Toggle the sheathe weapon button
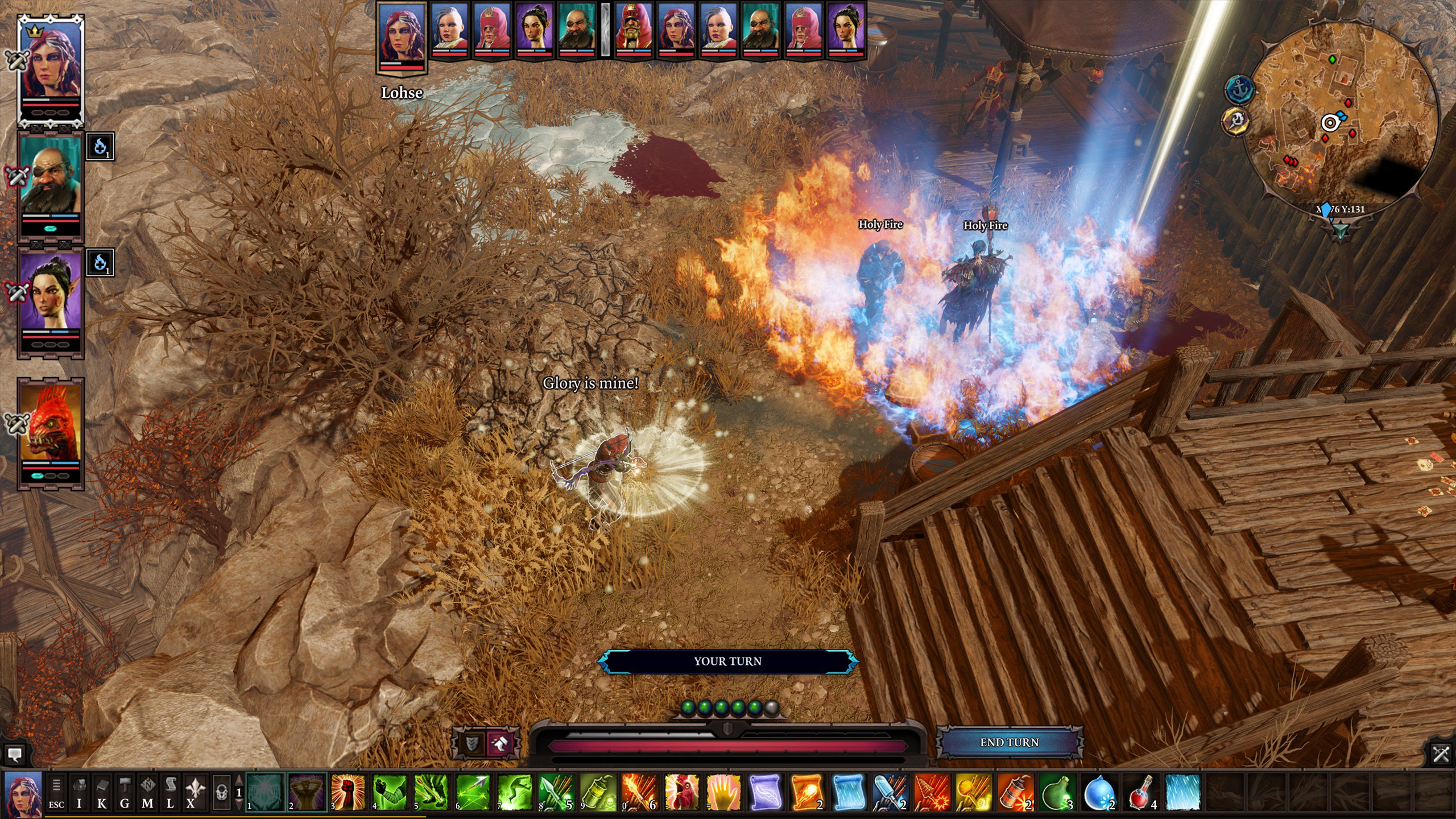This screenshot has height=819, width=1456. coord(499,743)
